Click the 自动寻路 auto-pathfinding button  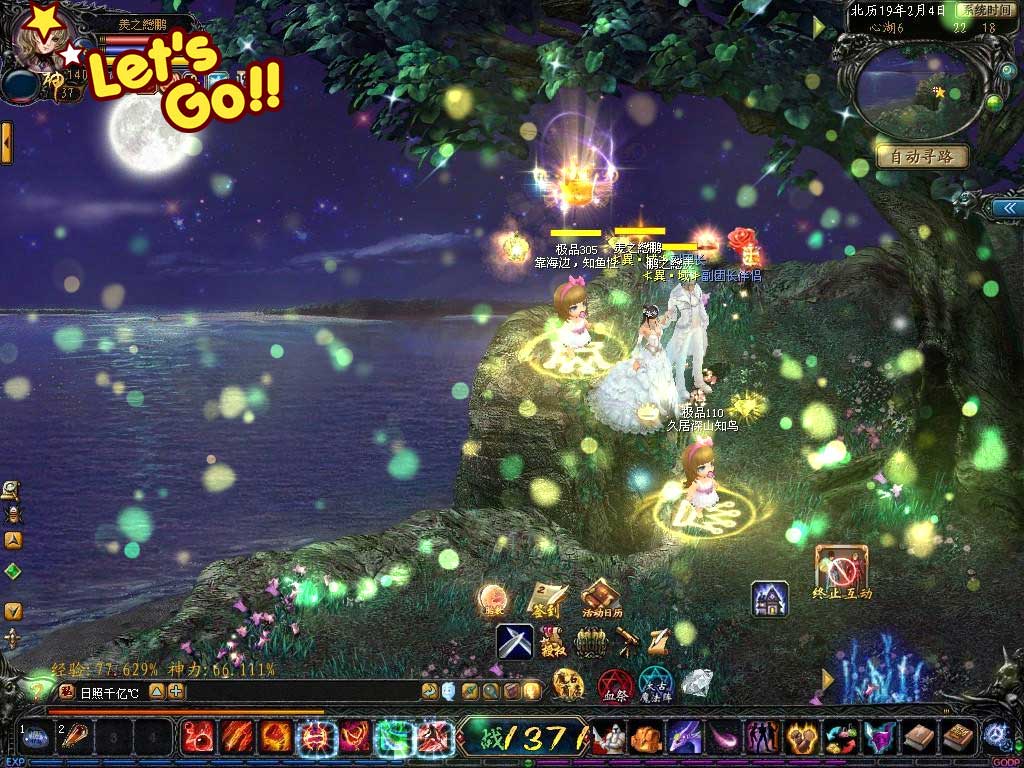(x=922, y=157)
